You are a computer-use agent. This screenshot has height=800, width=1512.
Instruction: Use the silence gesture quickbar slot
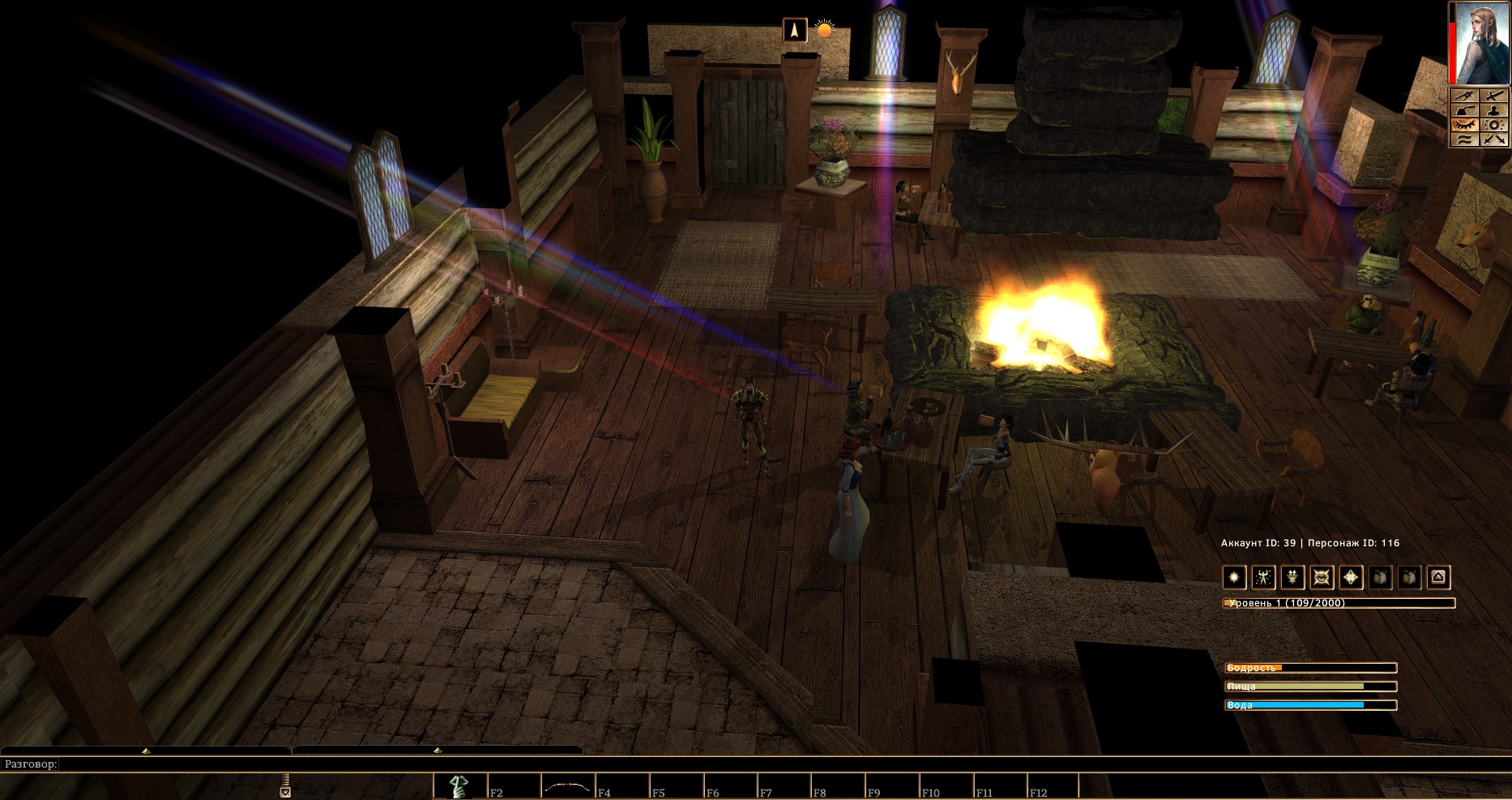point(459,786)
